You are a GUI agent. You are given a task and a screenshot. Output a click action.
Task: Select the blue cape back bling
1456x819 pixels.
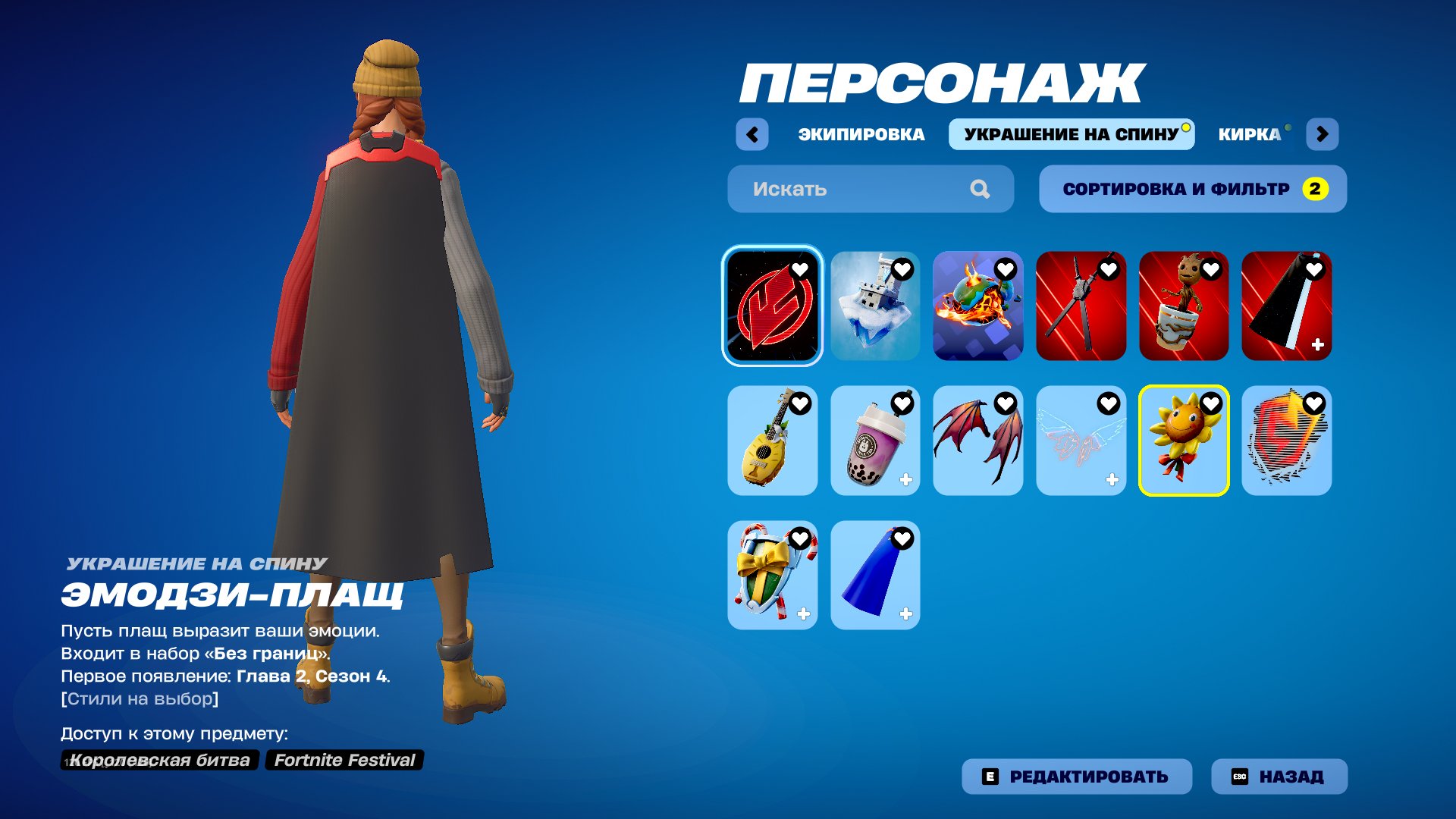(x=874, y=574)
